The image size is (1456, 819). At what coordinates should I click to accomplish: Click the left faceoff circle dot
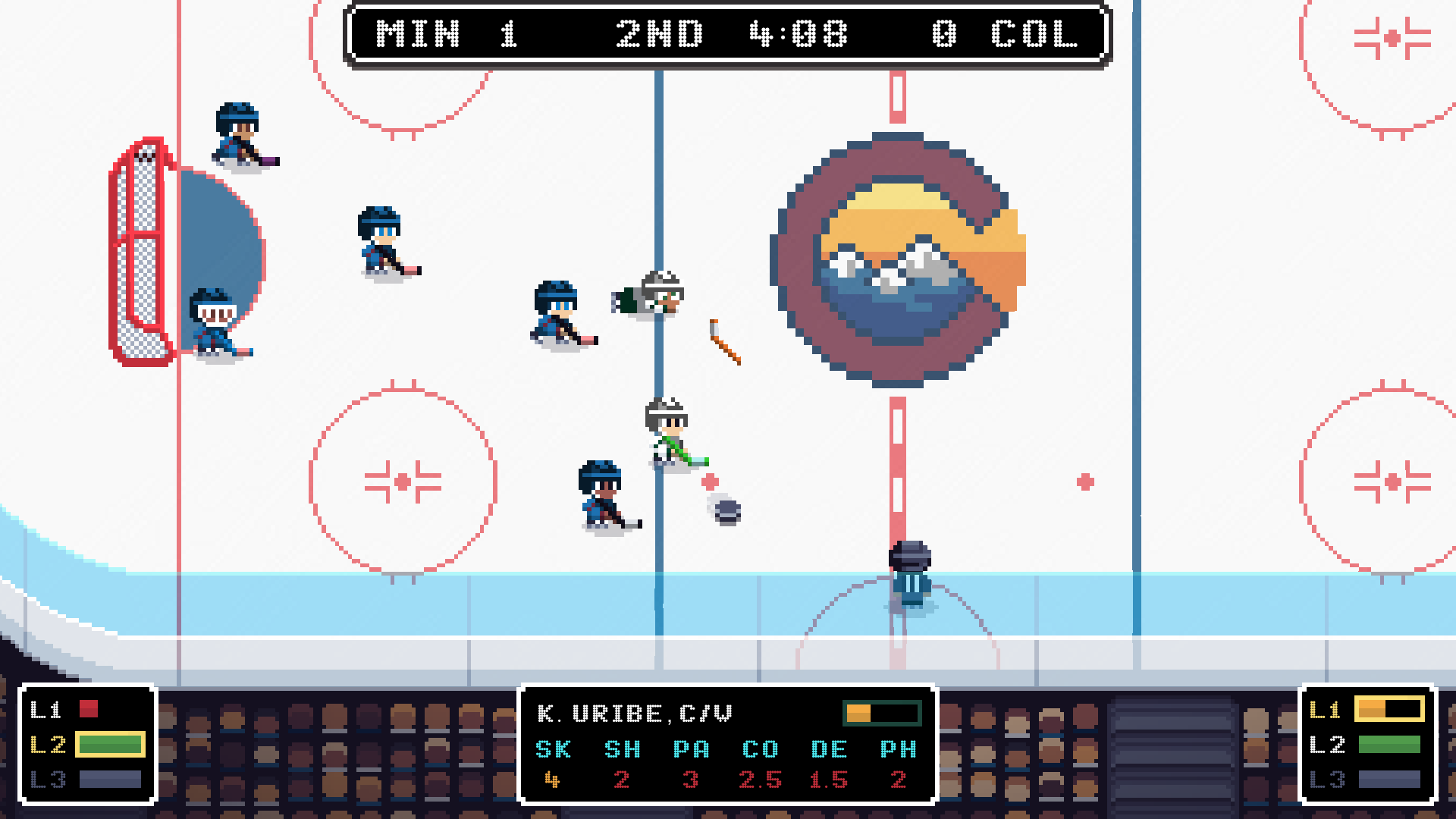403,481
